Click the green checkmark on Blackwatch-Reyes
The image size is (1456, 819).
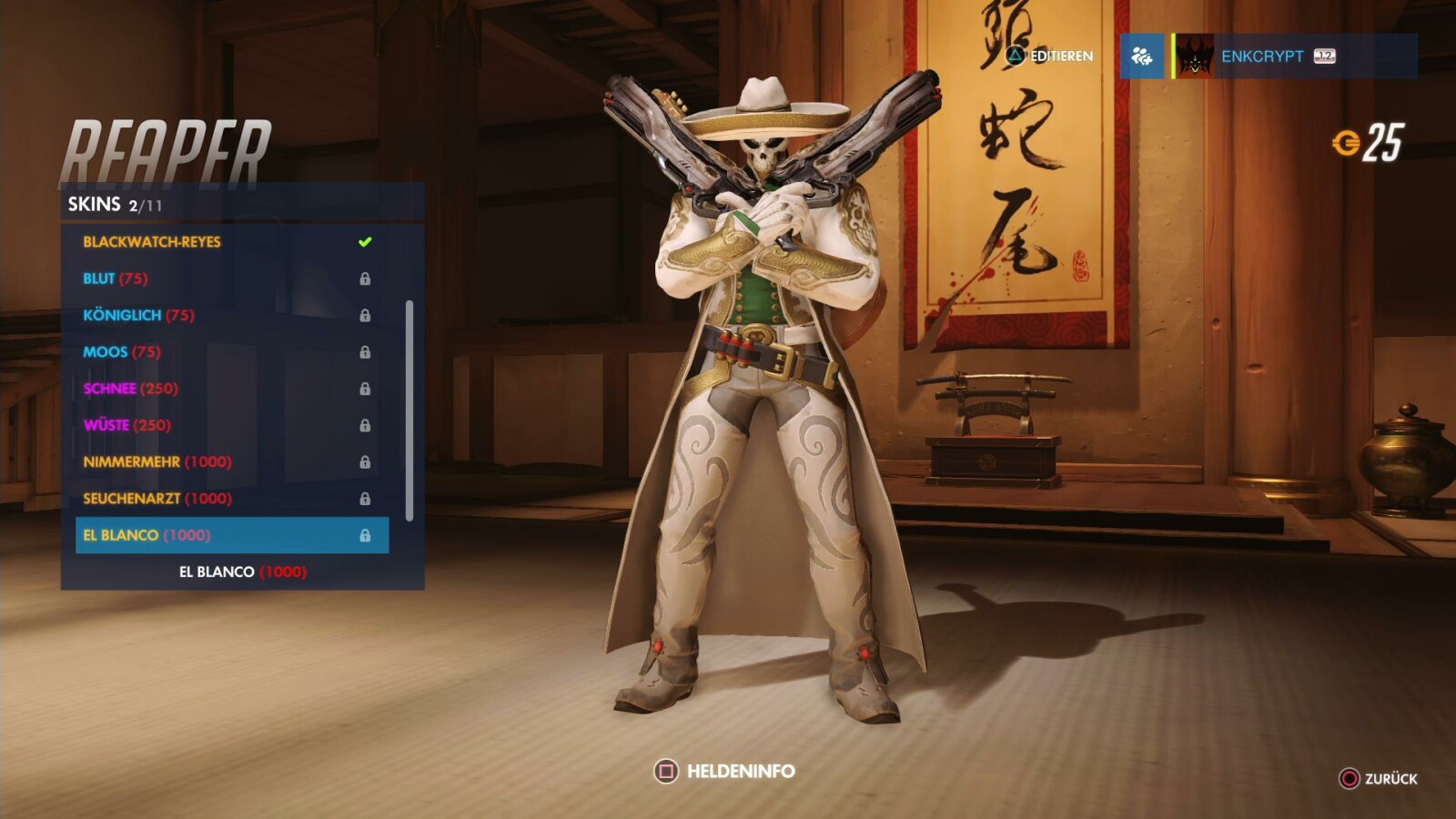point(364,241)
